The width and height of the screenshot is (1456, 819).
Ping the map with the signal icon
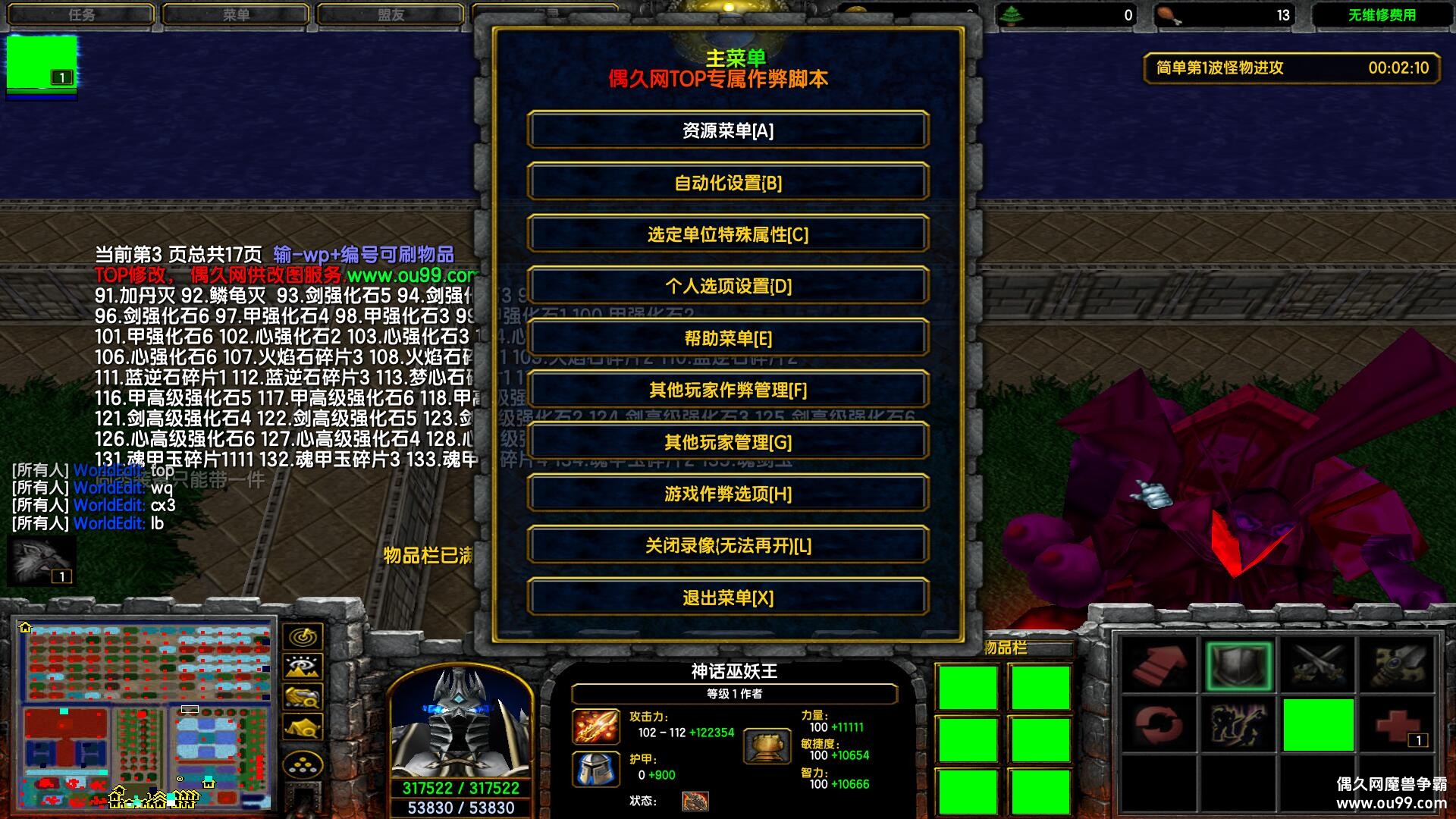[x=303, y=636]
